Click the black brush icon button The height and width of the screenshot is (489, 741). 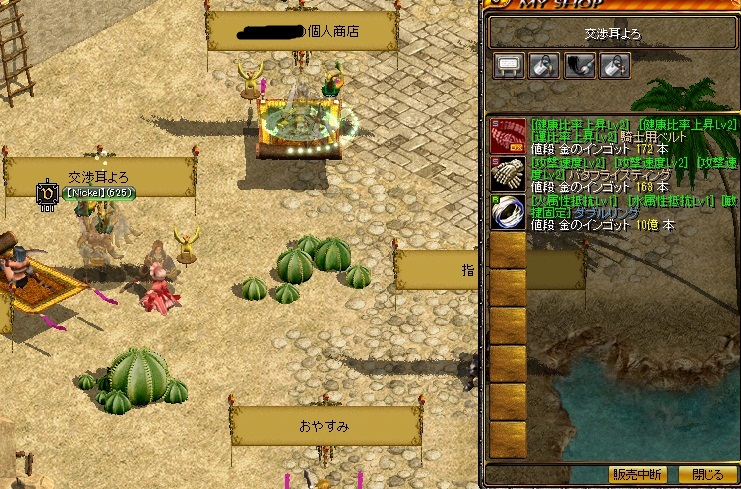pos(578,66)
